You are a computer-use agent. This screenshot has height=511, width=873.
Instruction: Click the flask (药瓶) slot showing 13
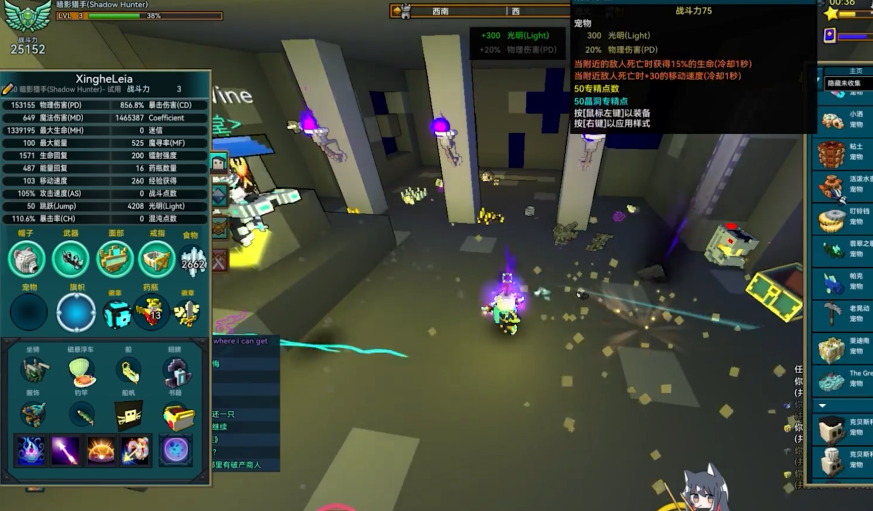coord(151,313)
